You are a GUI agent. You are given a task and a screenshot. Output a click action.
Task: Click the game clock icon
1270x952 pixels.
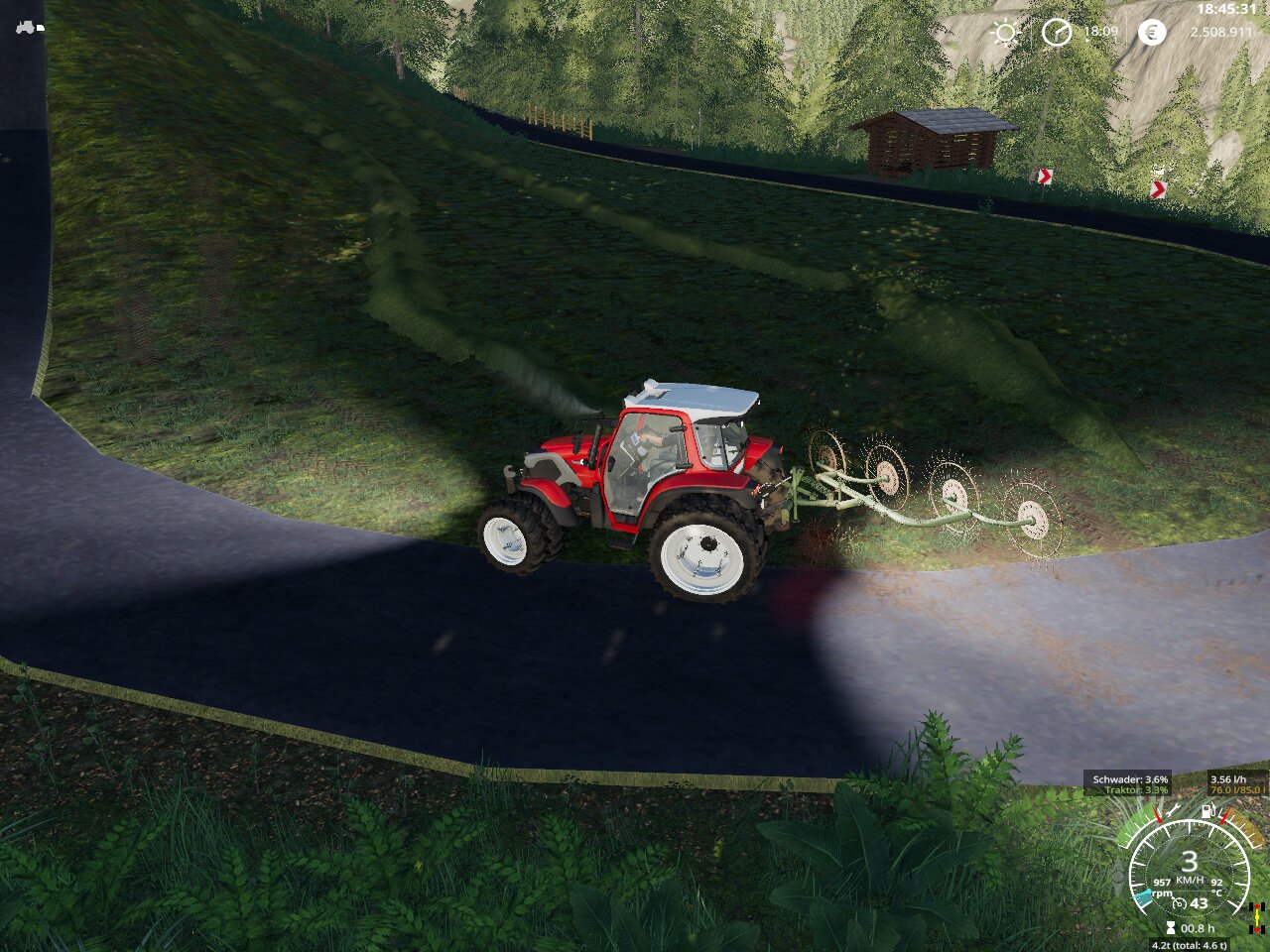(x=1057, y=33)
